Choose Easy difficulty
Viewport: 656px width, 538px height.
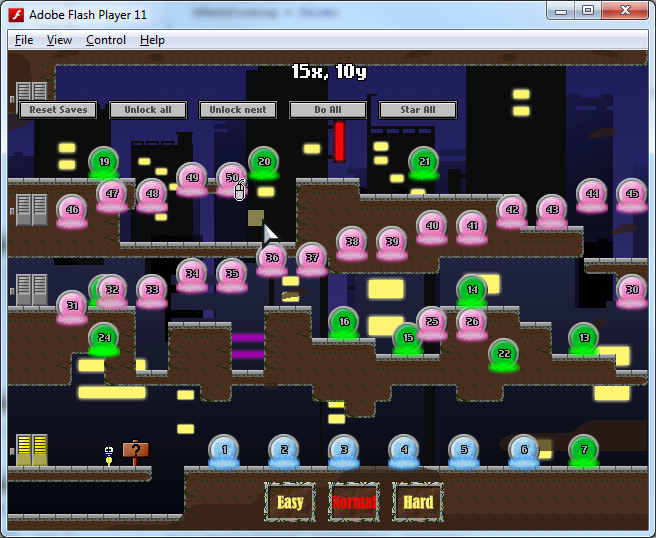click(x=290, y=502)
